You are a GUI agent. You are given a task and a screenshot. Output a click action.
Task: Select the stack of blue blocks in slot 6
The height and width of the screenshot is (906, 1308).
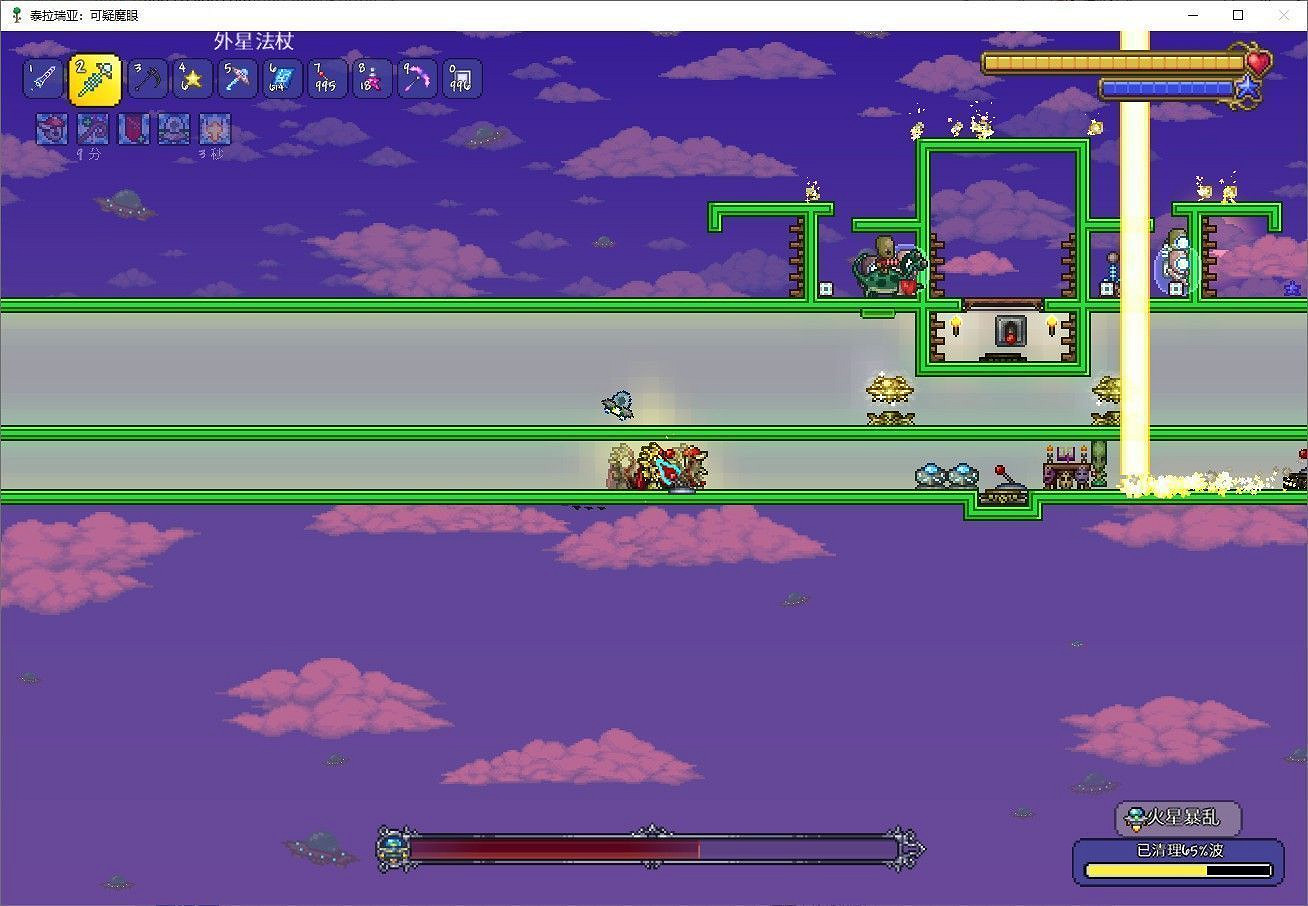[281, 78]
